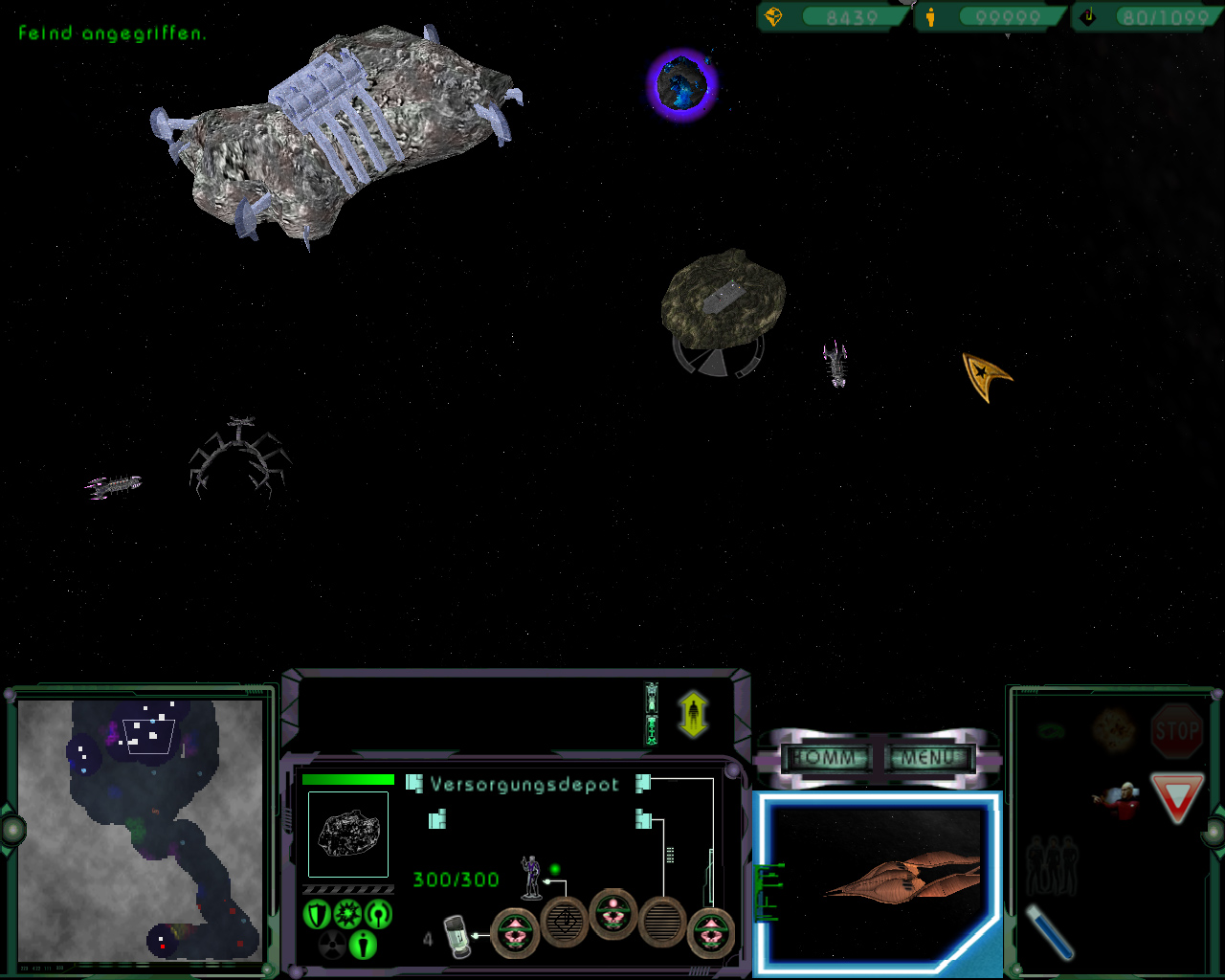Open the ship viewer cinematic window
Viewport: 1225px width, 980px height.
(x=877, y=882)
